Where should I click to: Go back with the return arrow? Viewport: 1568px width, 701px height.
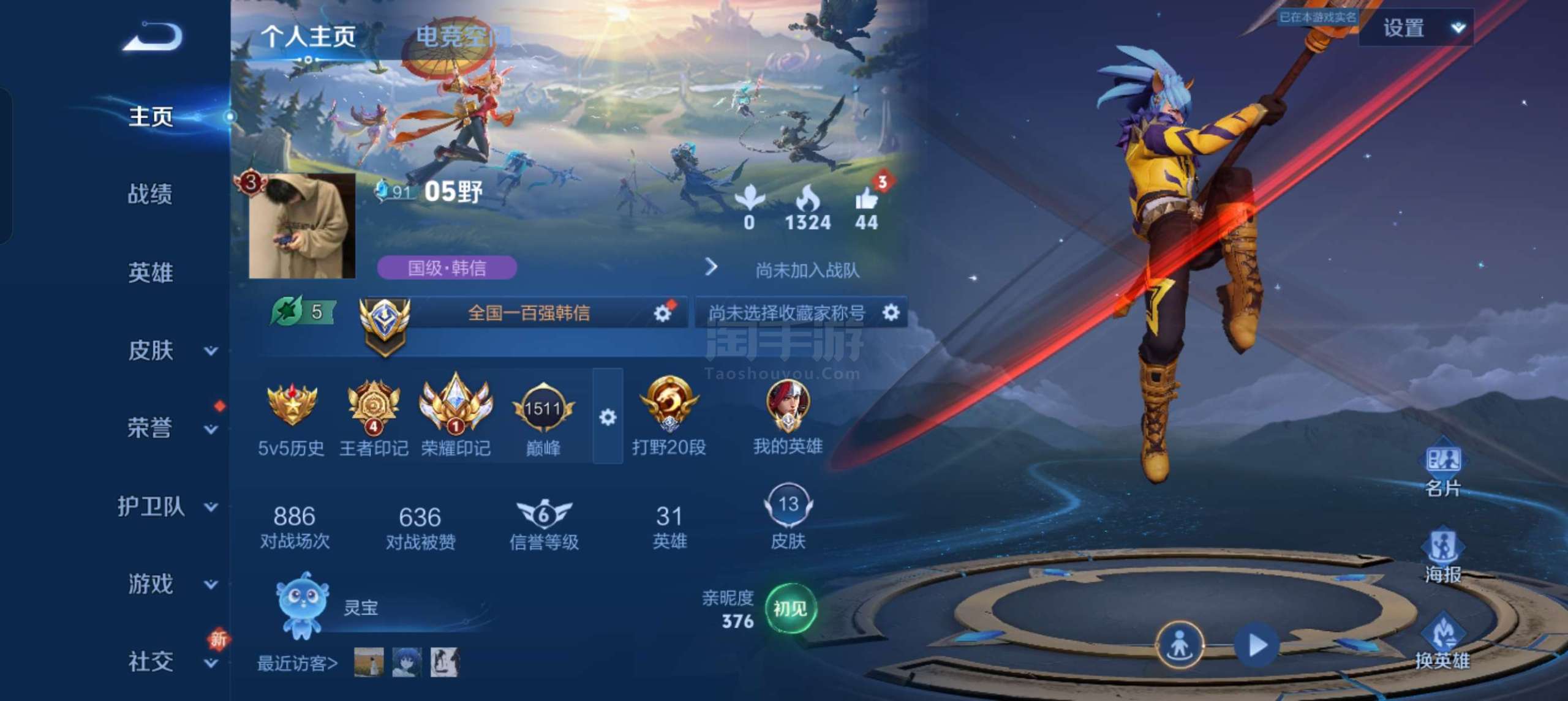(153, 37)
